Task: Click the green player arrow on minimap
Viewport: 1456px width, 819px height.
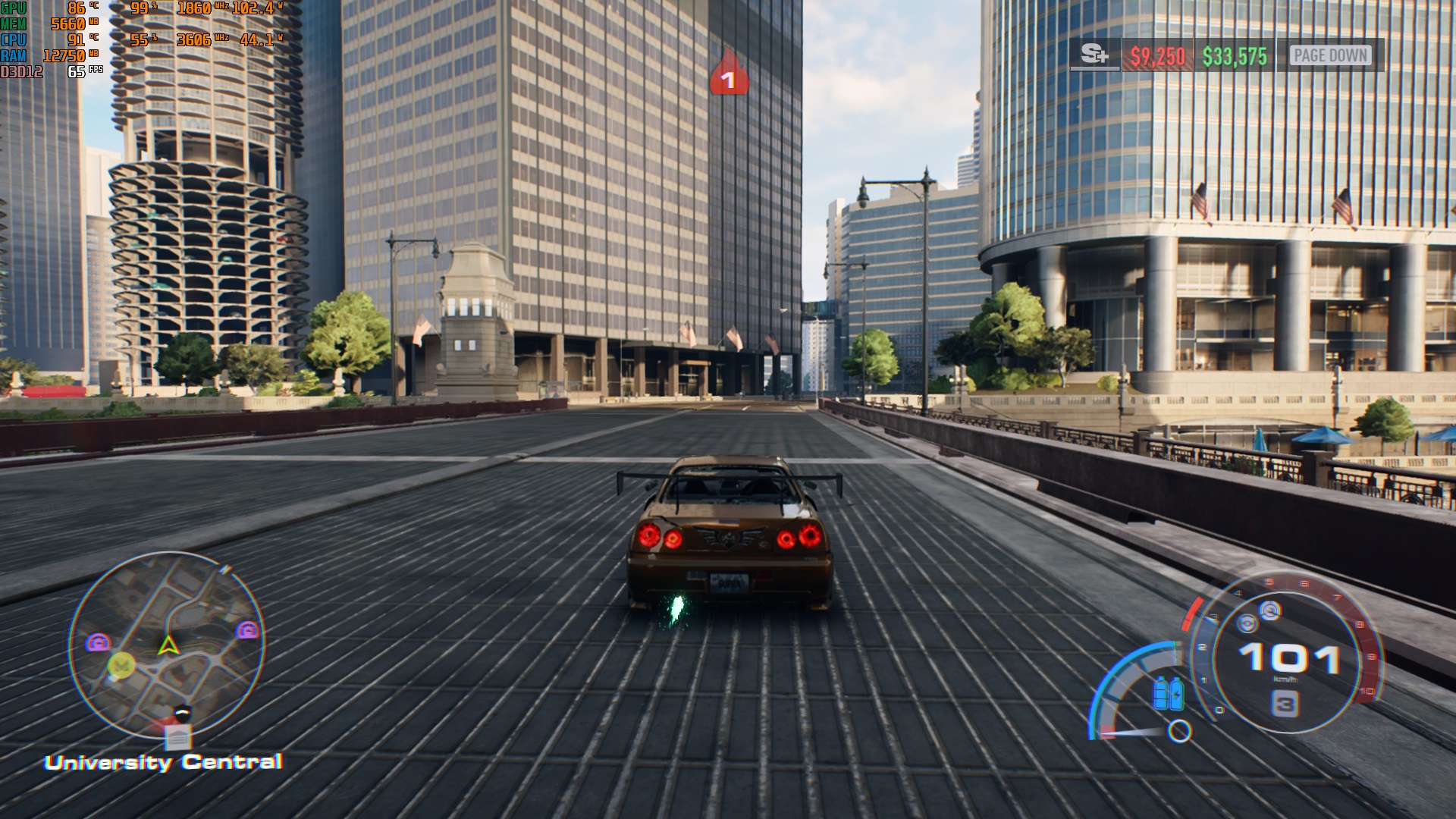Action: tap(167, 645)
